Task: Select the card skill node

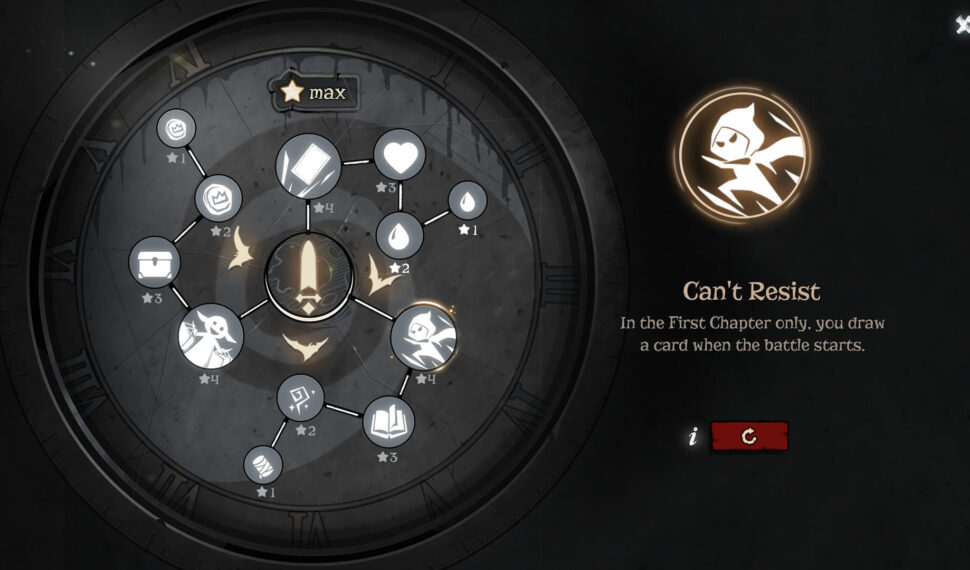Action: pos(308,165)
